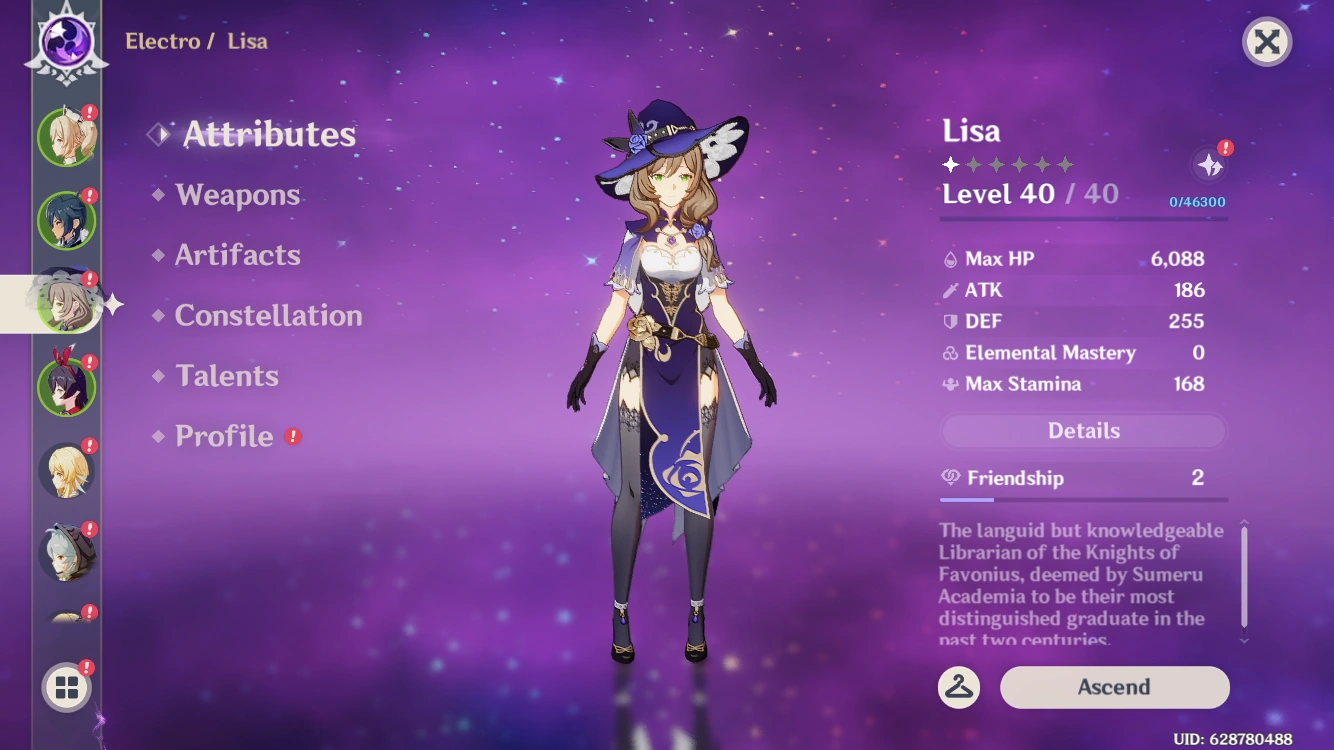
Task: Switch to the Weapons section
Action: tap(238, 195)
